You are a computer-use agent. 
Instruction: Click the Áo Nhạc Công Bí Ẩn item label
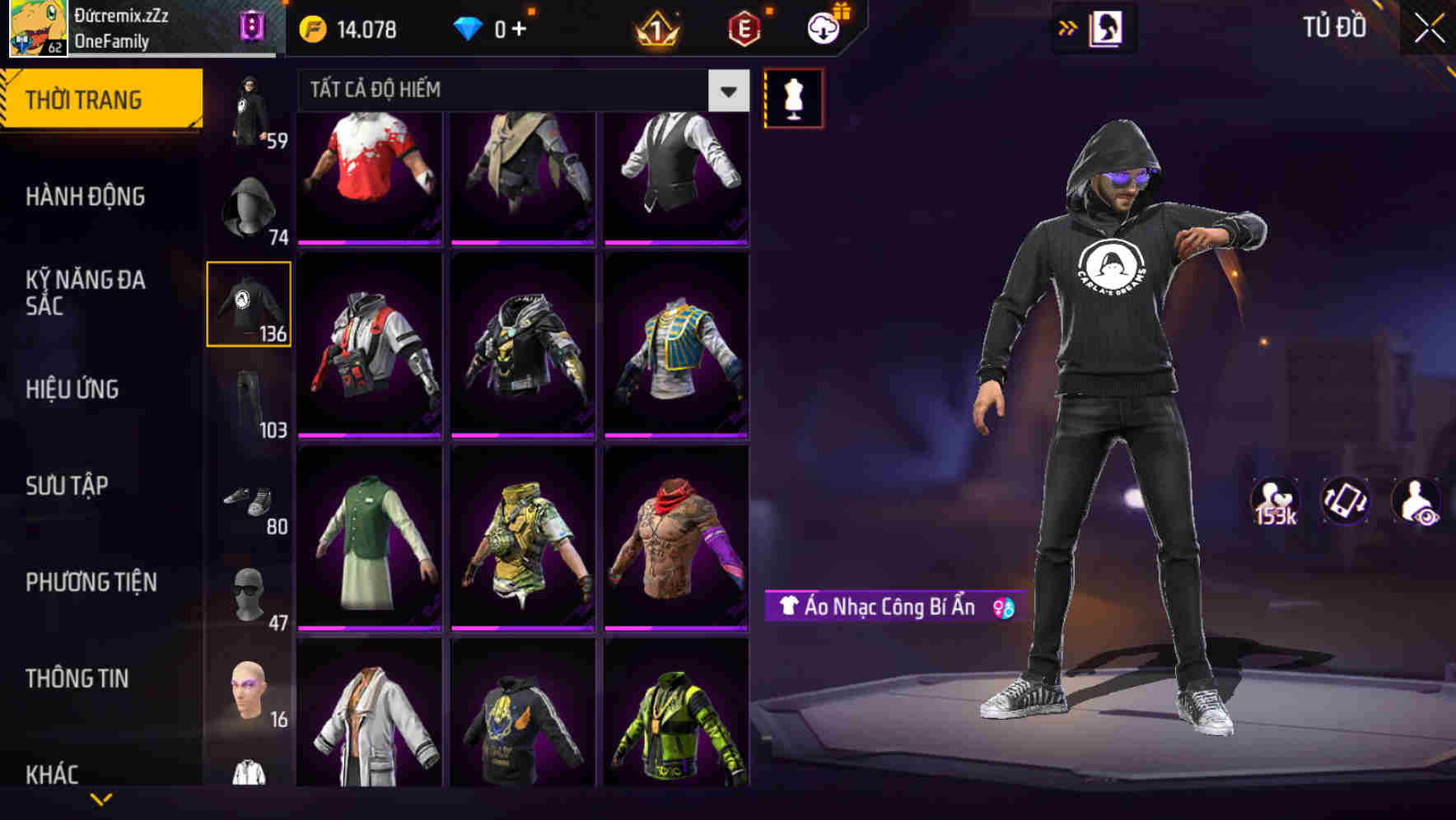tap(884, 609)
